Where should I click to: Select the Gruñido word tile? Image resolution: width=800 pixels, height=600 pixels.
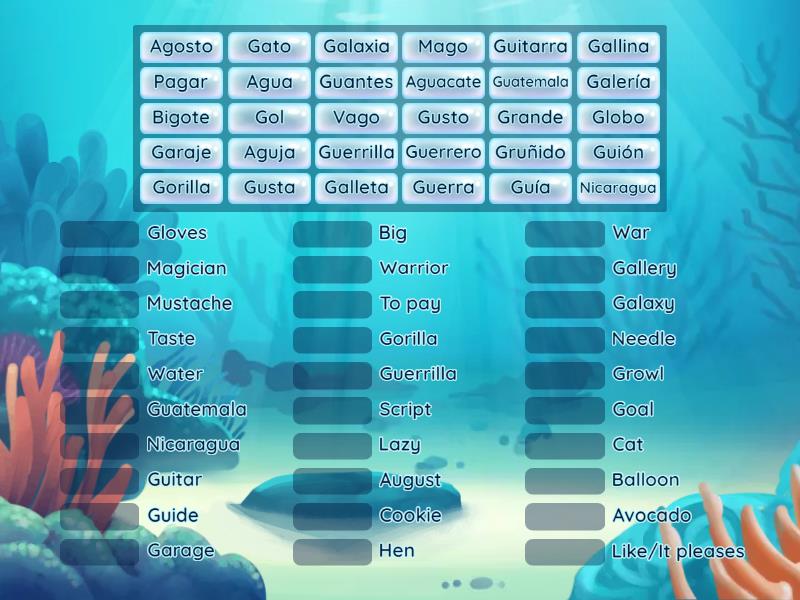coord(531,153)
